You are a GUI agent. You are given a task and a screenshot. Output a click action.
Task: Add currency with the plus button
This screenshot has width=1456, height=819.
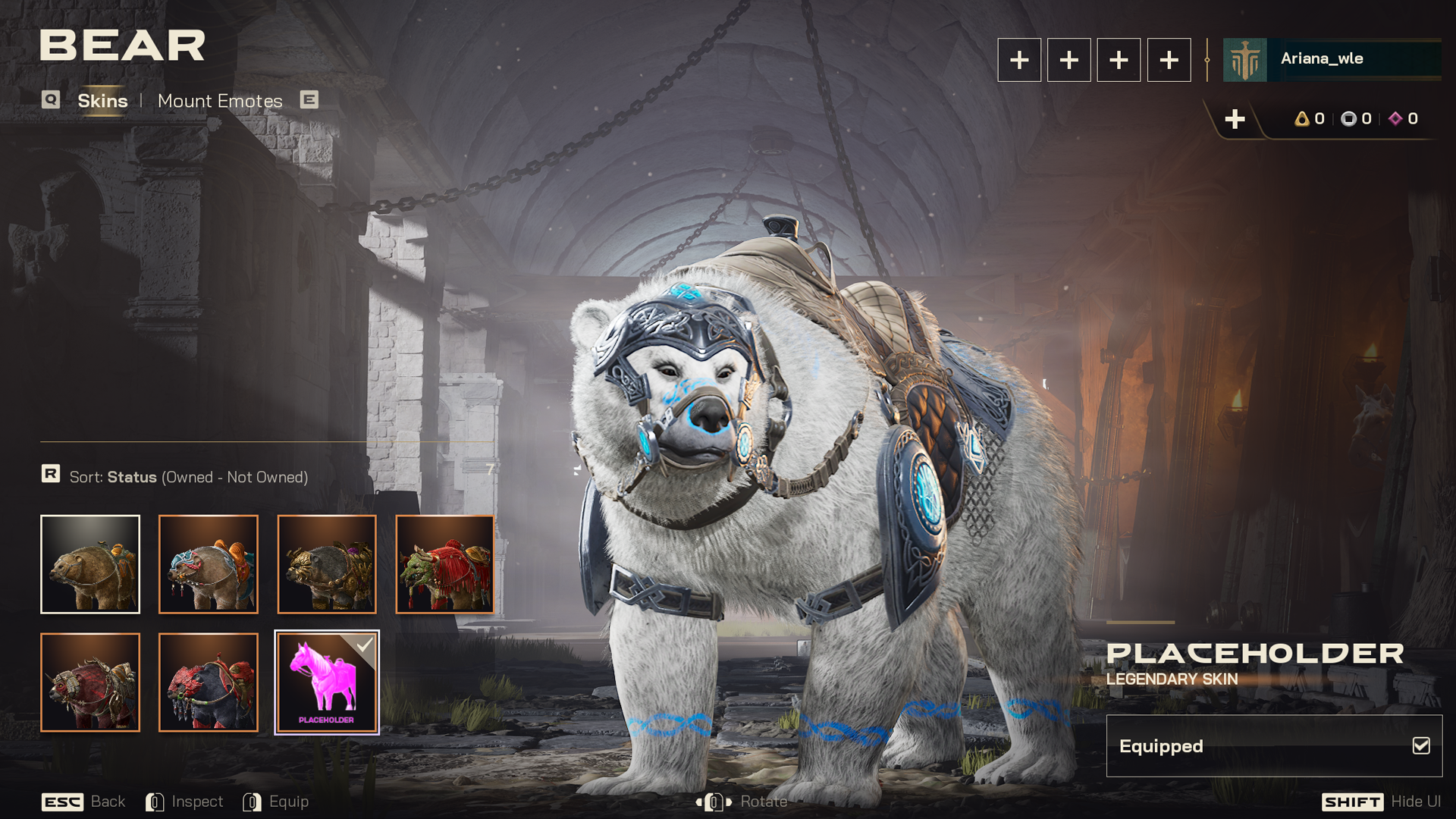[1235, 119]
